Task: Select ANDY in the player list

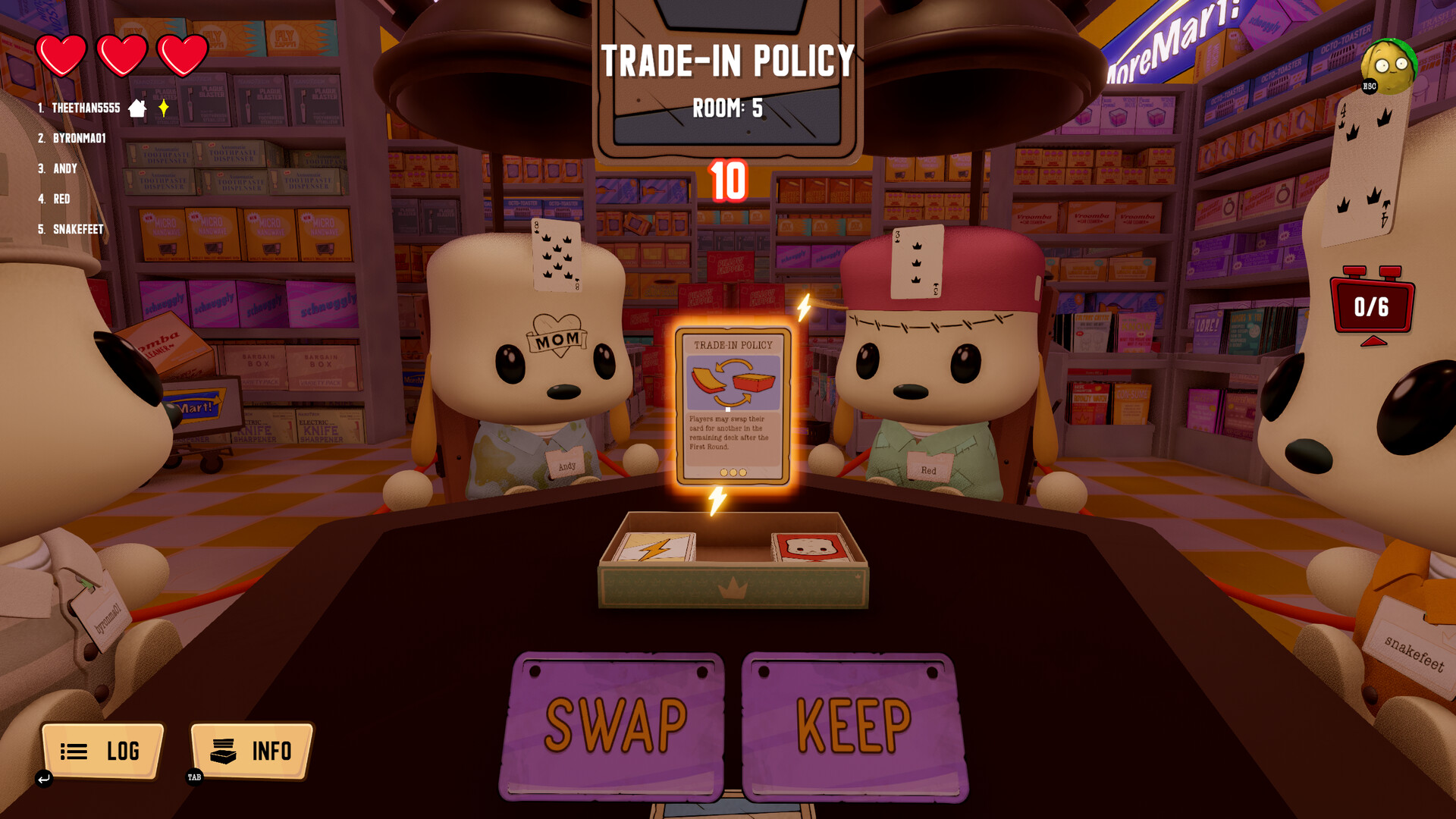Action: click(65, 168)
